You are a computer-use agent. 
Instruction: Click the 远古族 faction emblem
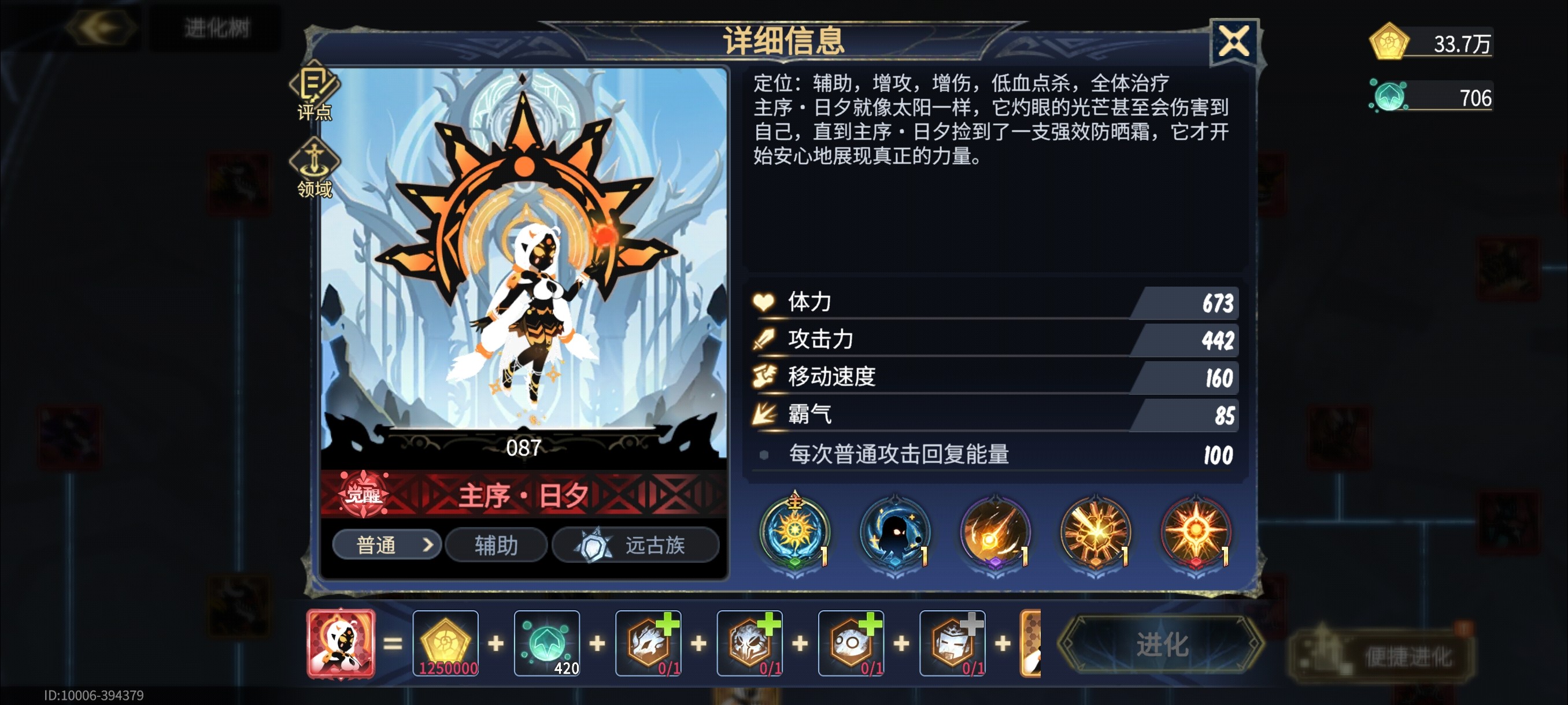coord(637,546)
